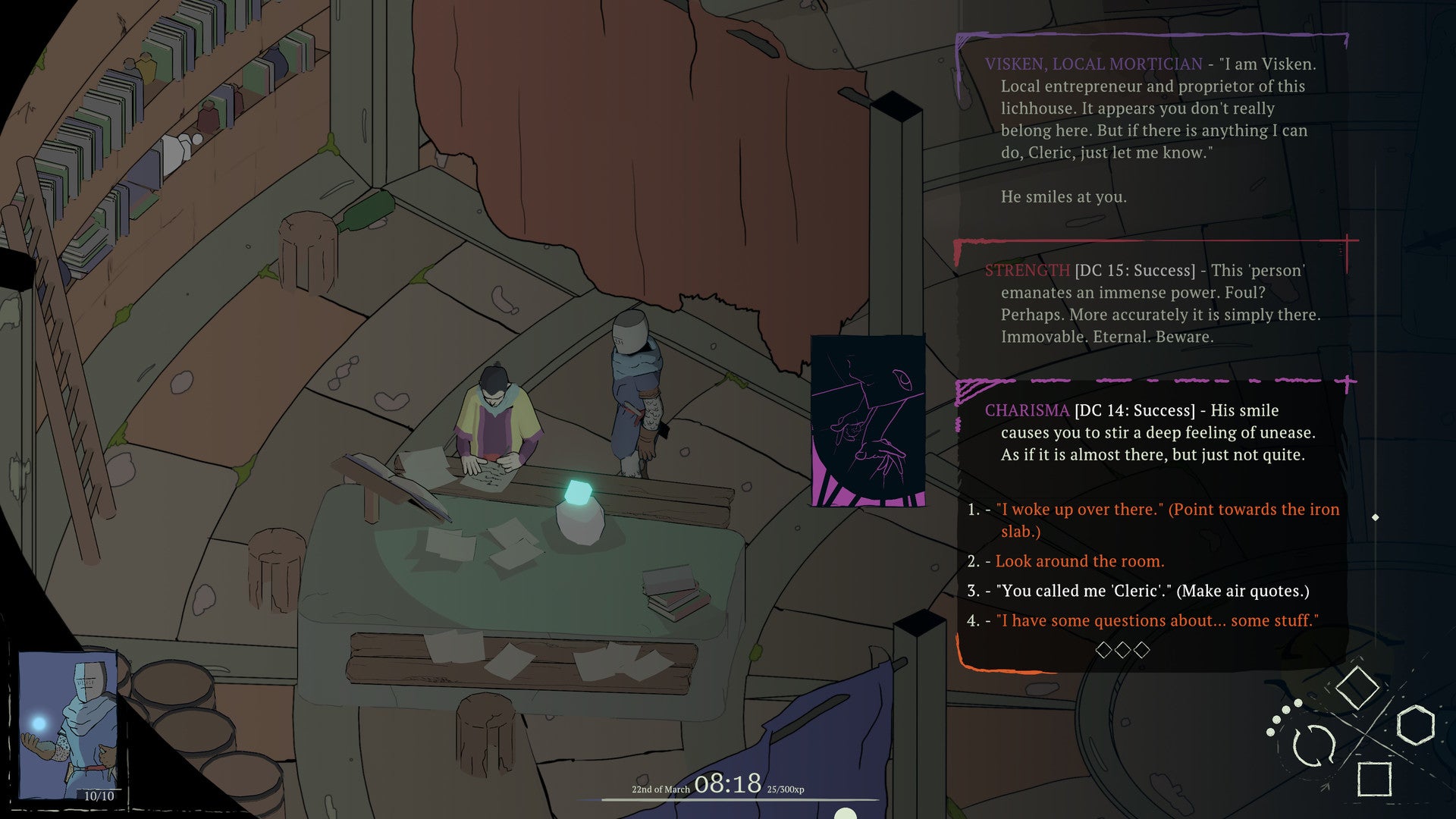Choose the "I woke up over there" reply

(1166, 510)
